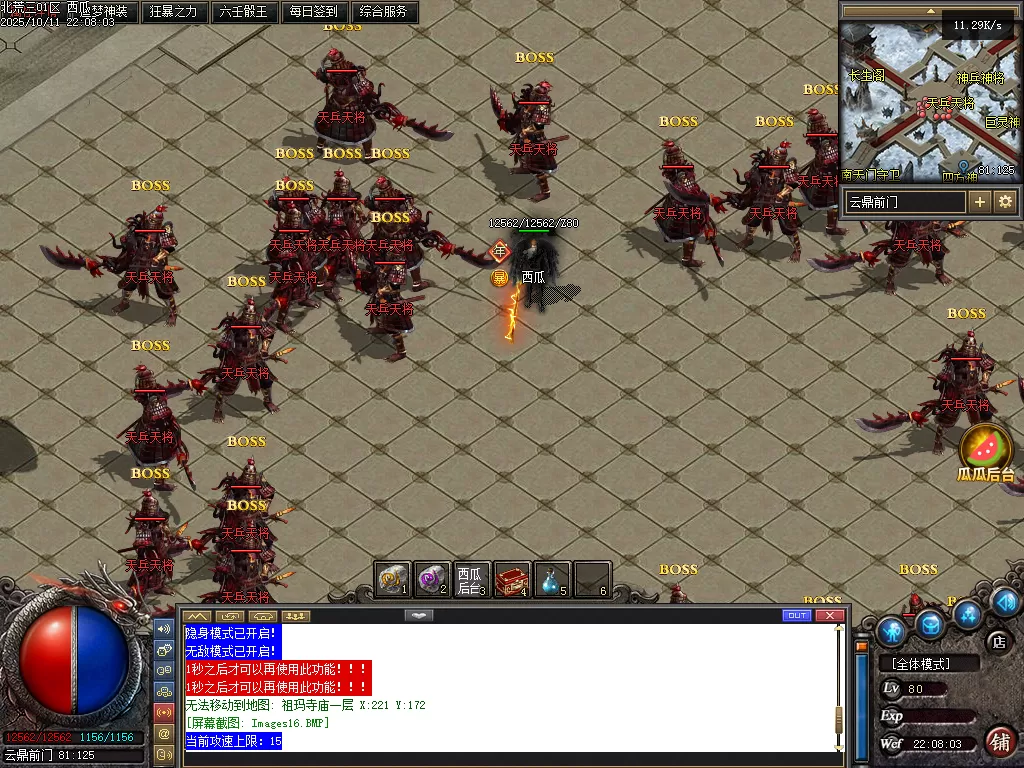1024x768 pixels.
Task: Open the character panel warrior icon
Action: click(891, 631)
